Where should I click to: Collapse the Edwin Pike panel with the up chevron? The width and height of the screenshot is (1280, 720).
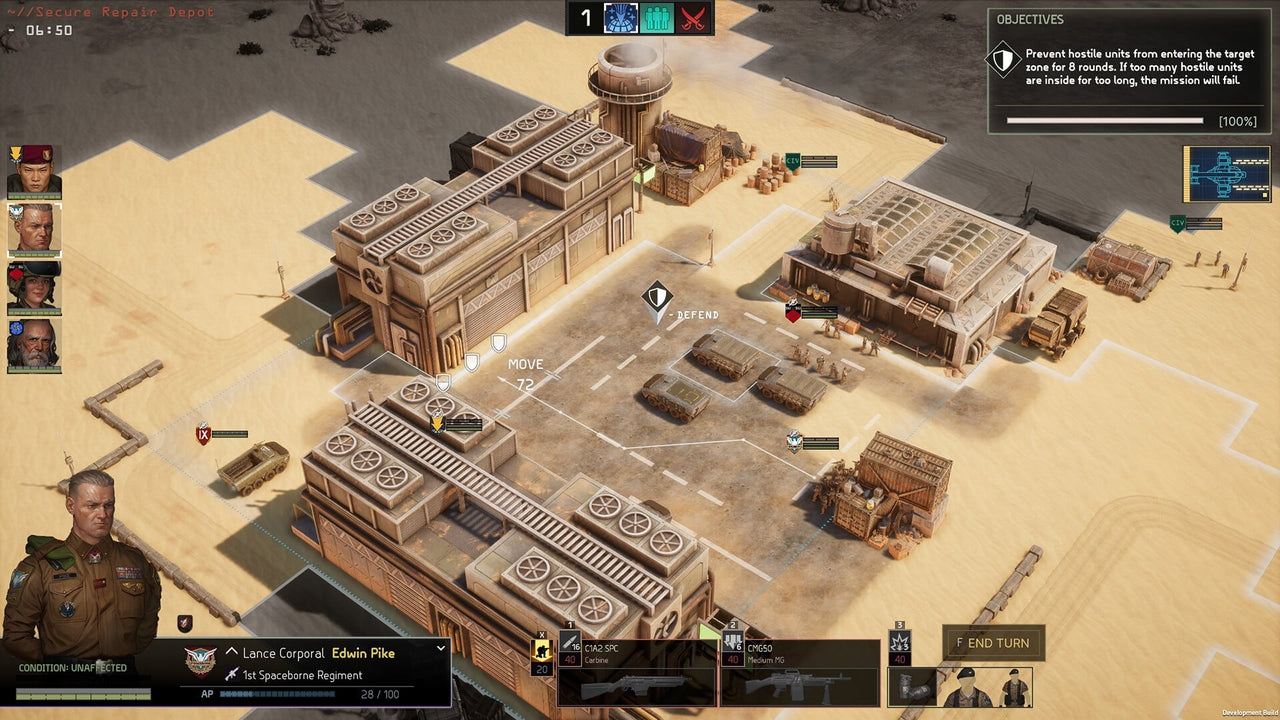231,650
